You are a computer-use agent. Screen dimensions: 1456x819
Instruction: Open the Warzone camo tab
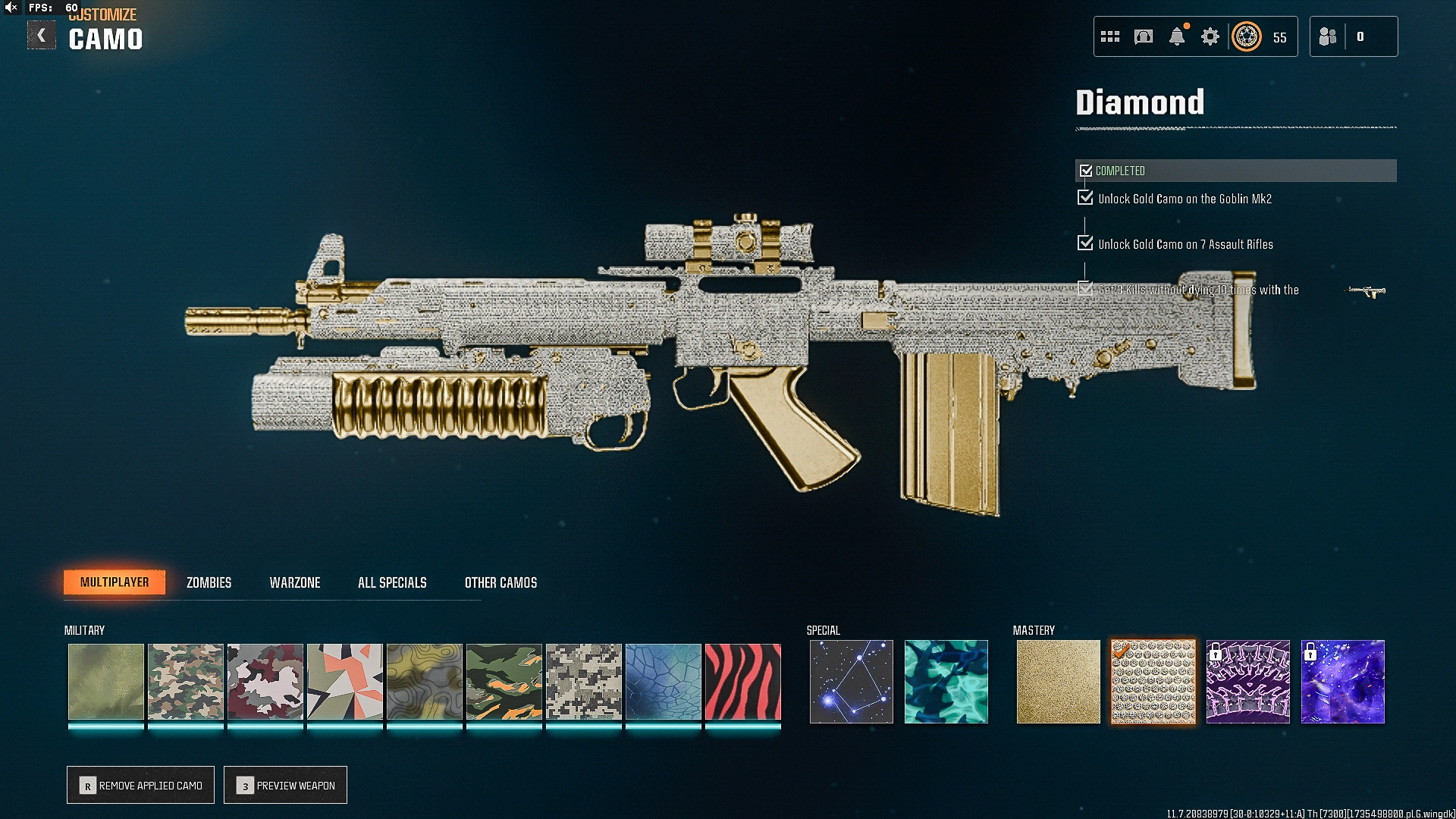(x=295, y=582)
